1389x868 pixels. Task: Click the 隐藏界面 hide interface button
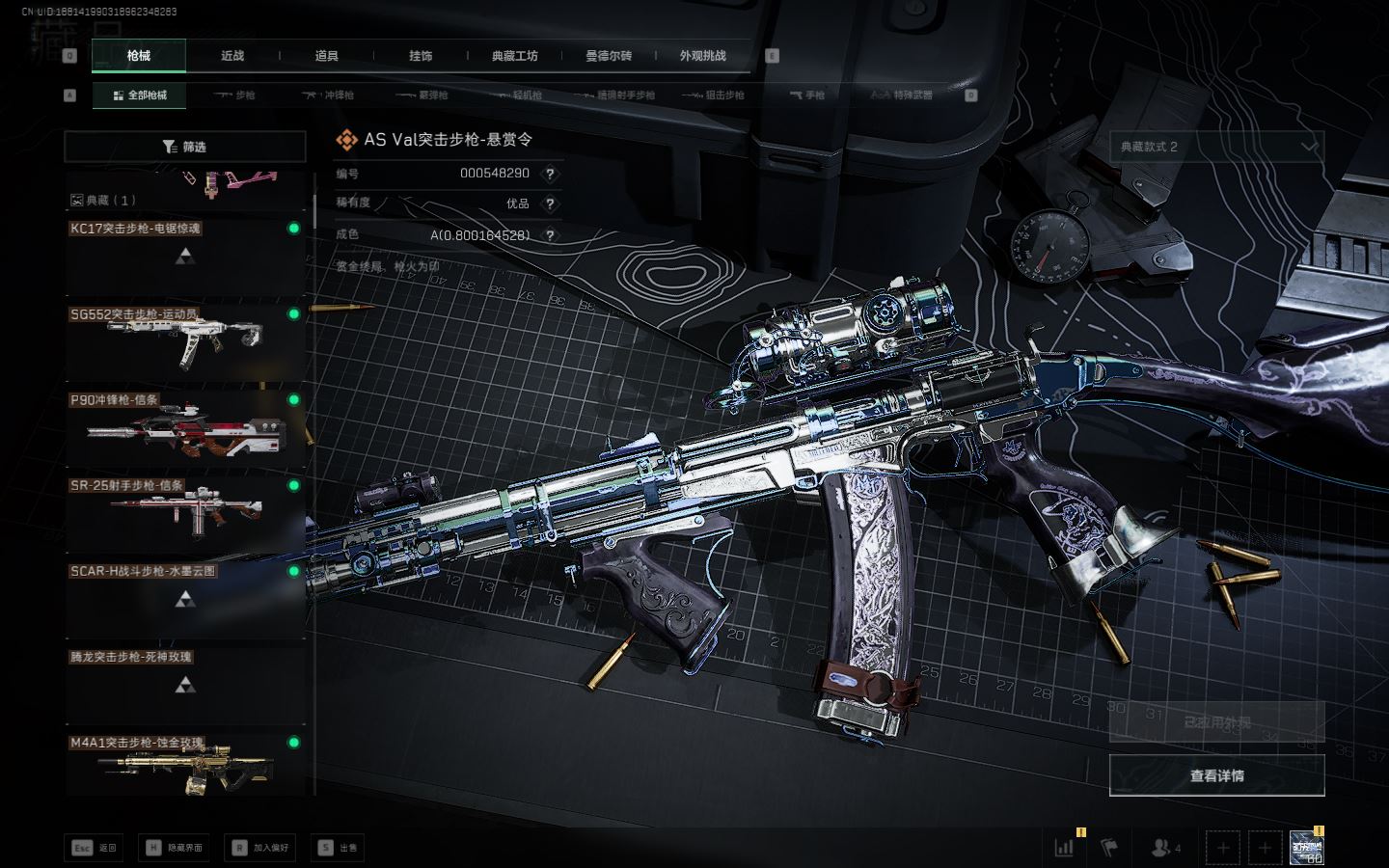(x=175, y=848)
